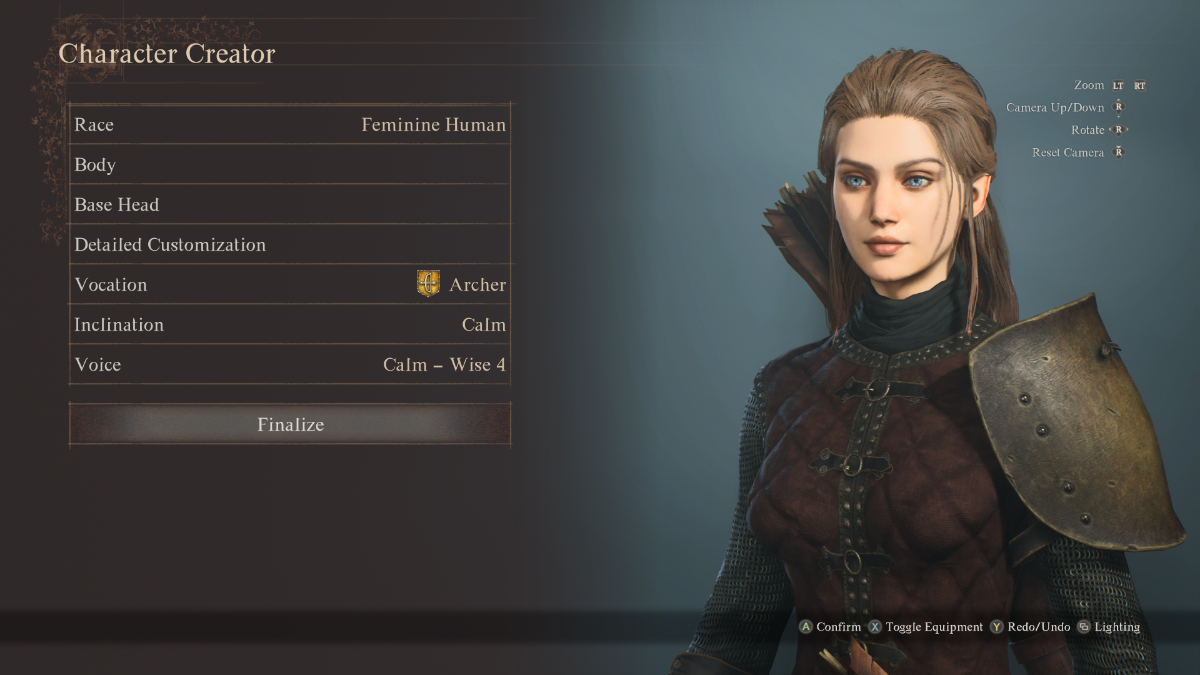Open the Base Head option
The image size is (1200, 675).
tap(290, 205)
